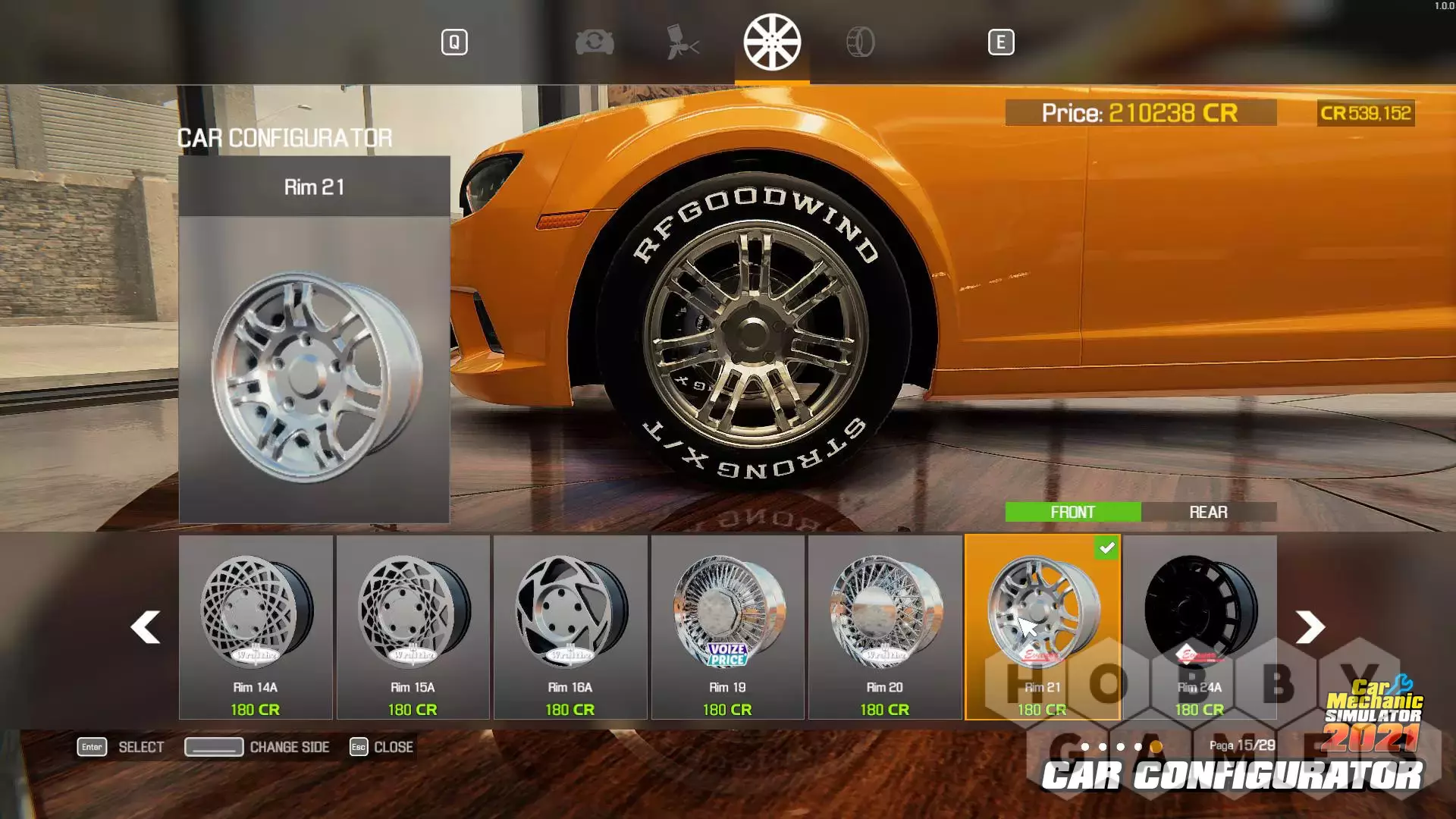Open the car body tab
The width and height of the screenshot is (1456, 819).
coord(595,42)
